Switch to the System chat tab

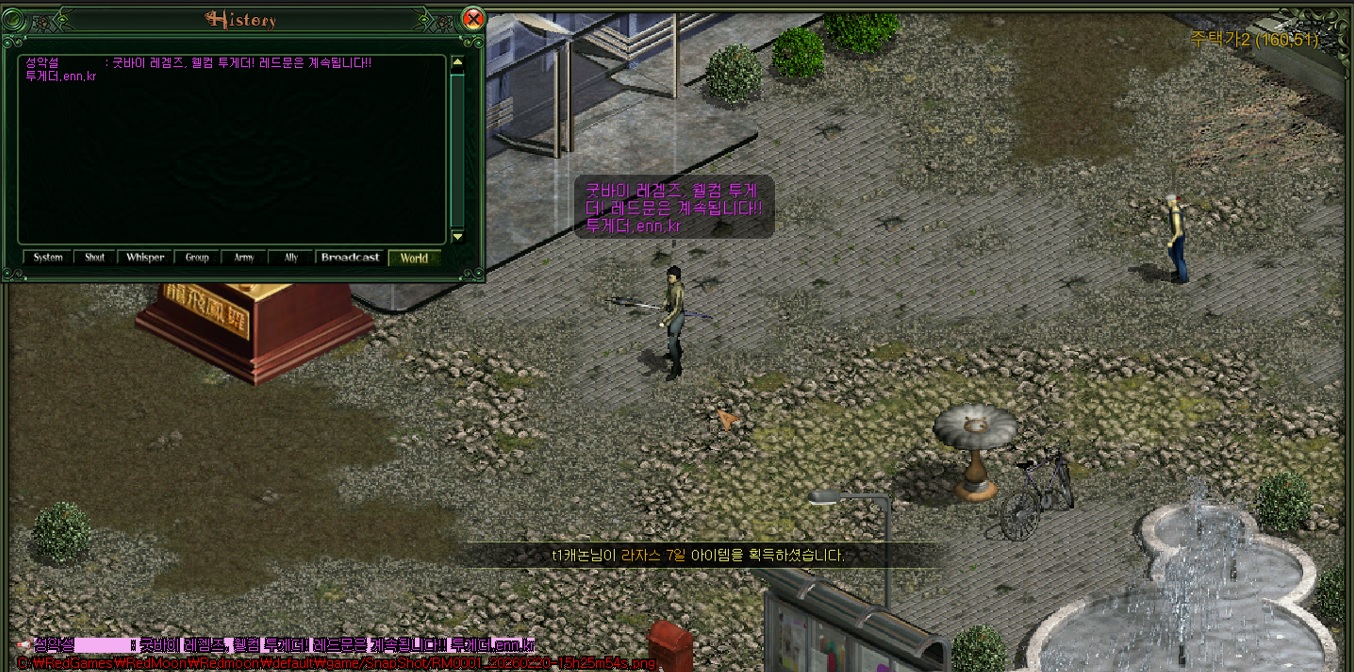pos(48,257)
